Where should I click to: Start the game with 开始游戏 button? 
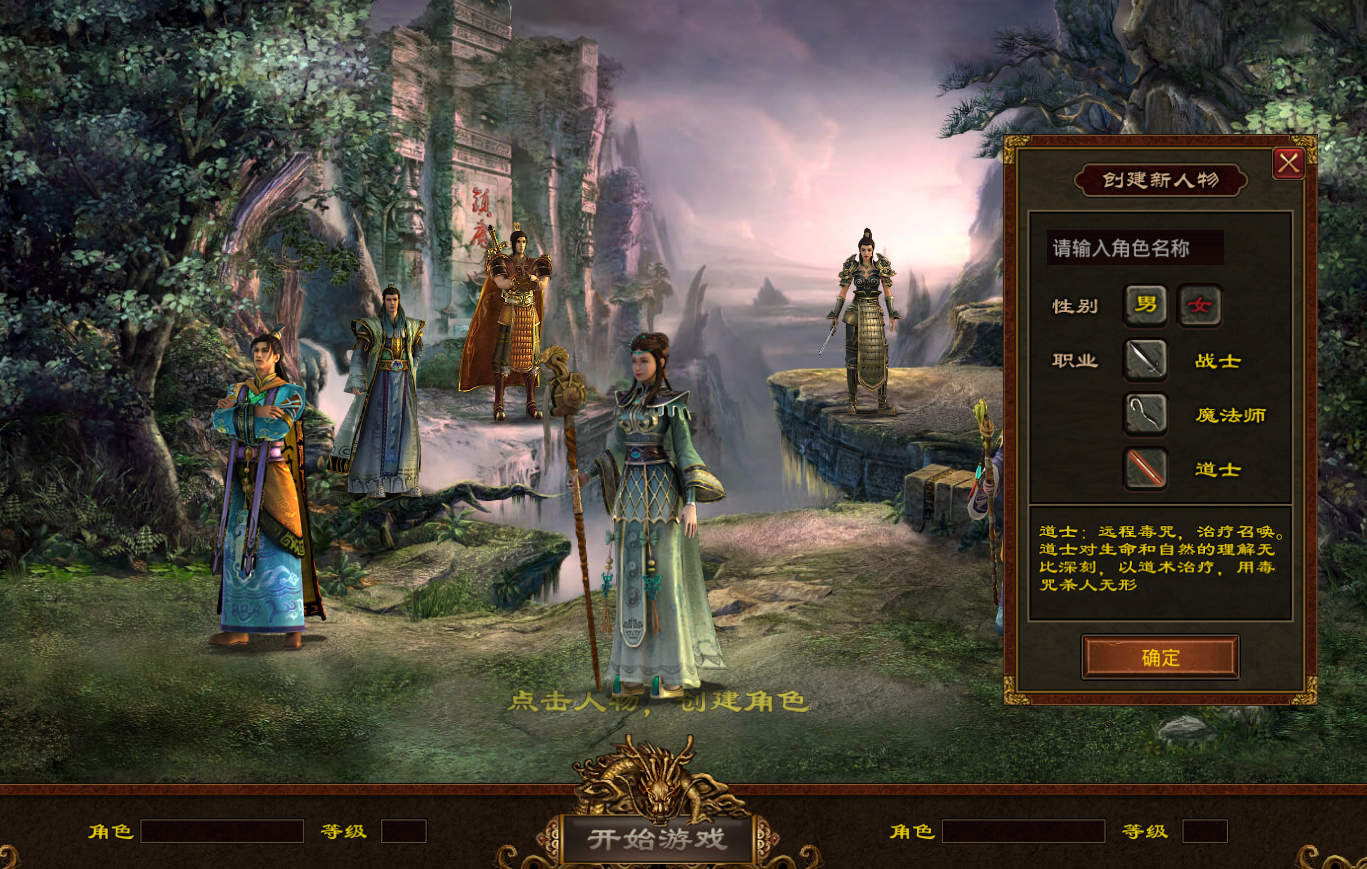pos(657,838)
